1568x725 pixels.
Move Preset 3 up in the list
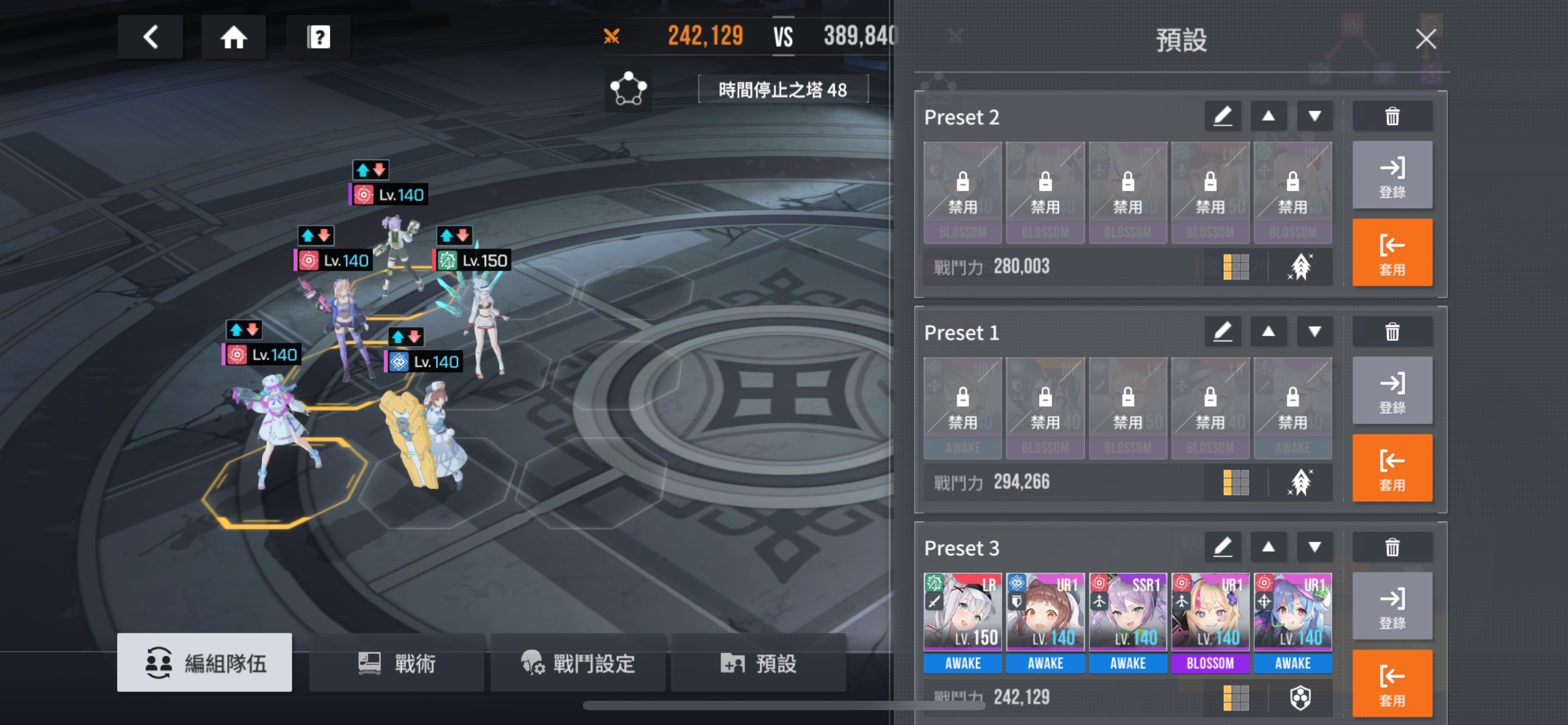coord(1268,547)
